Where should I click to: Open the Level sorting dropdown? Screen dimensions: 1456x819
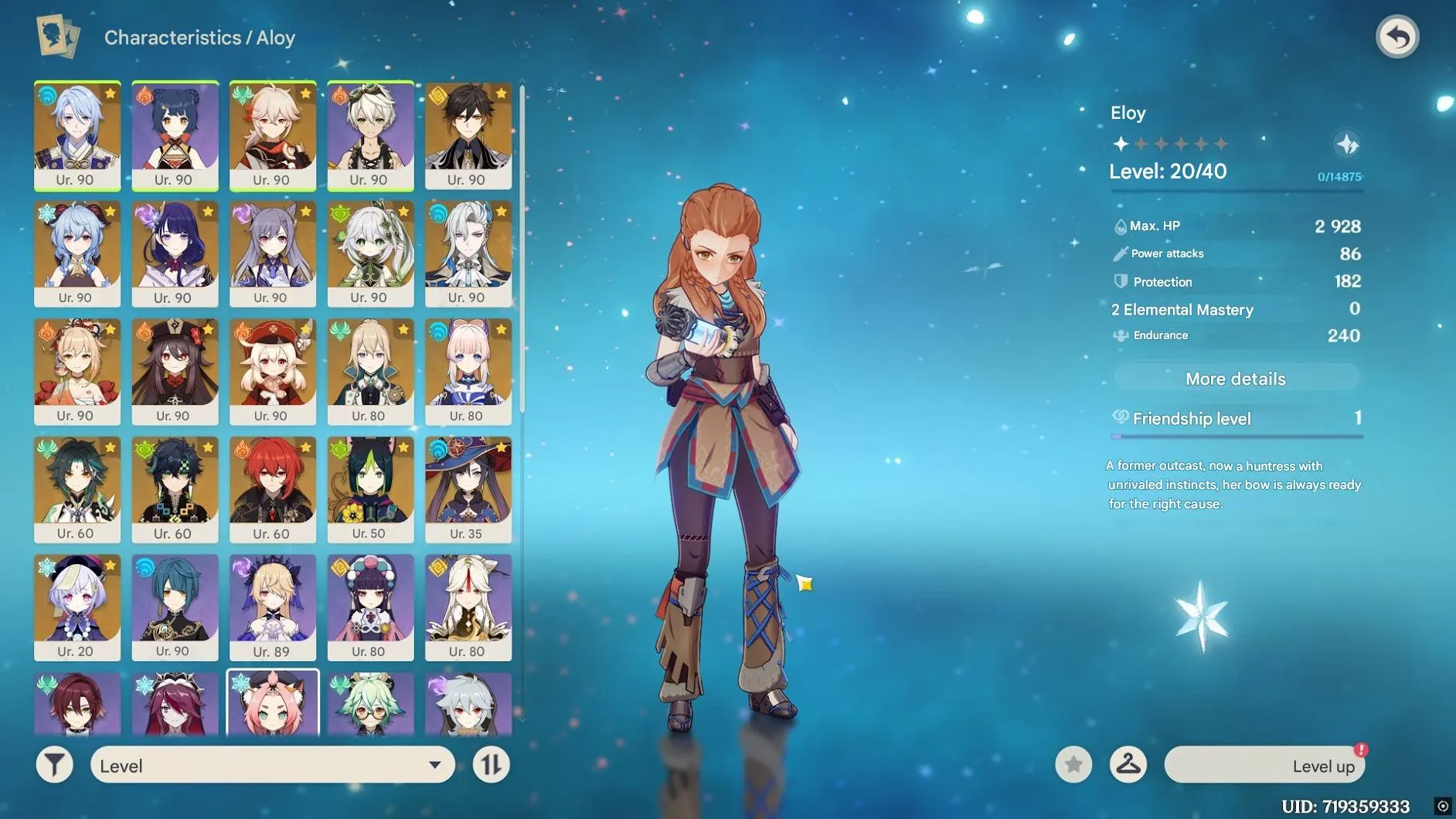(270, 765)
